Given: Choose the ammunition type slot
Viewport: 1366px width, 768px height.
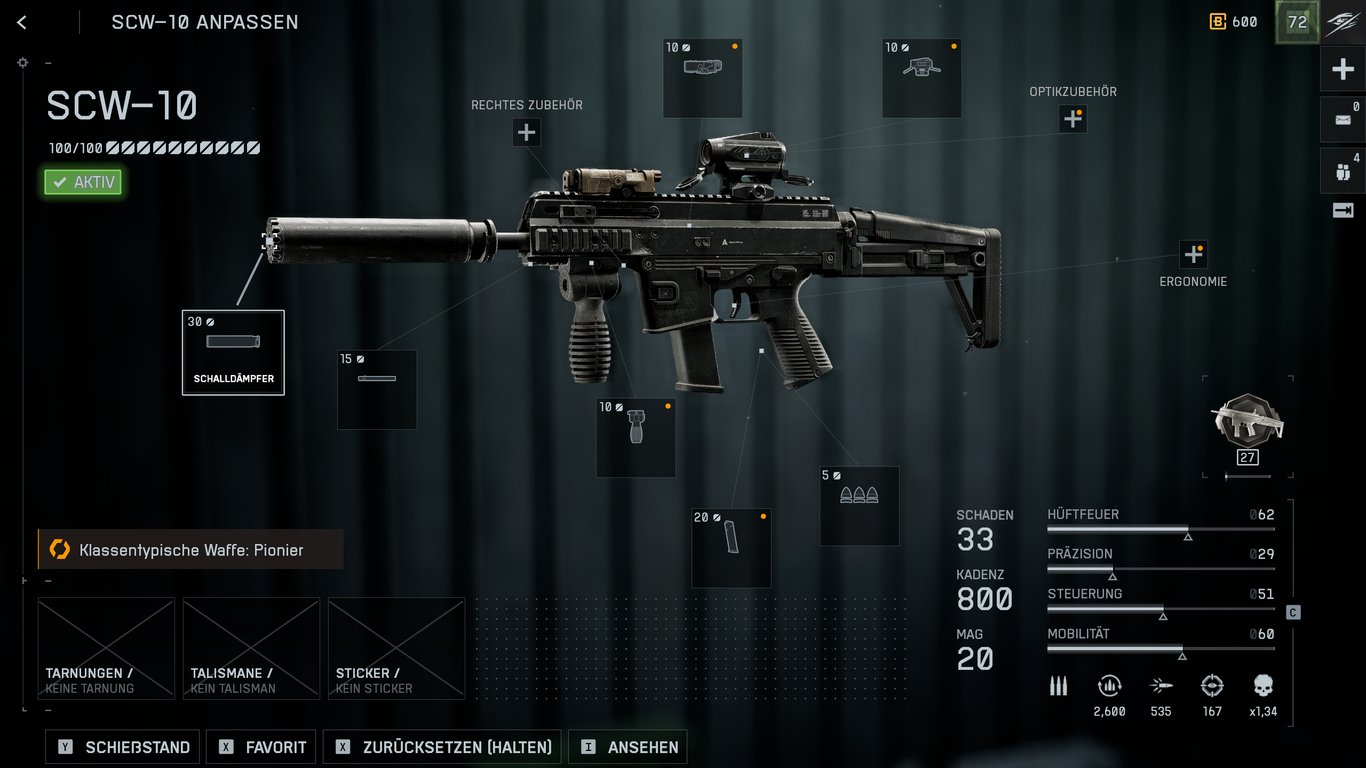Looking at the screenshot, I should click(859, 505).
